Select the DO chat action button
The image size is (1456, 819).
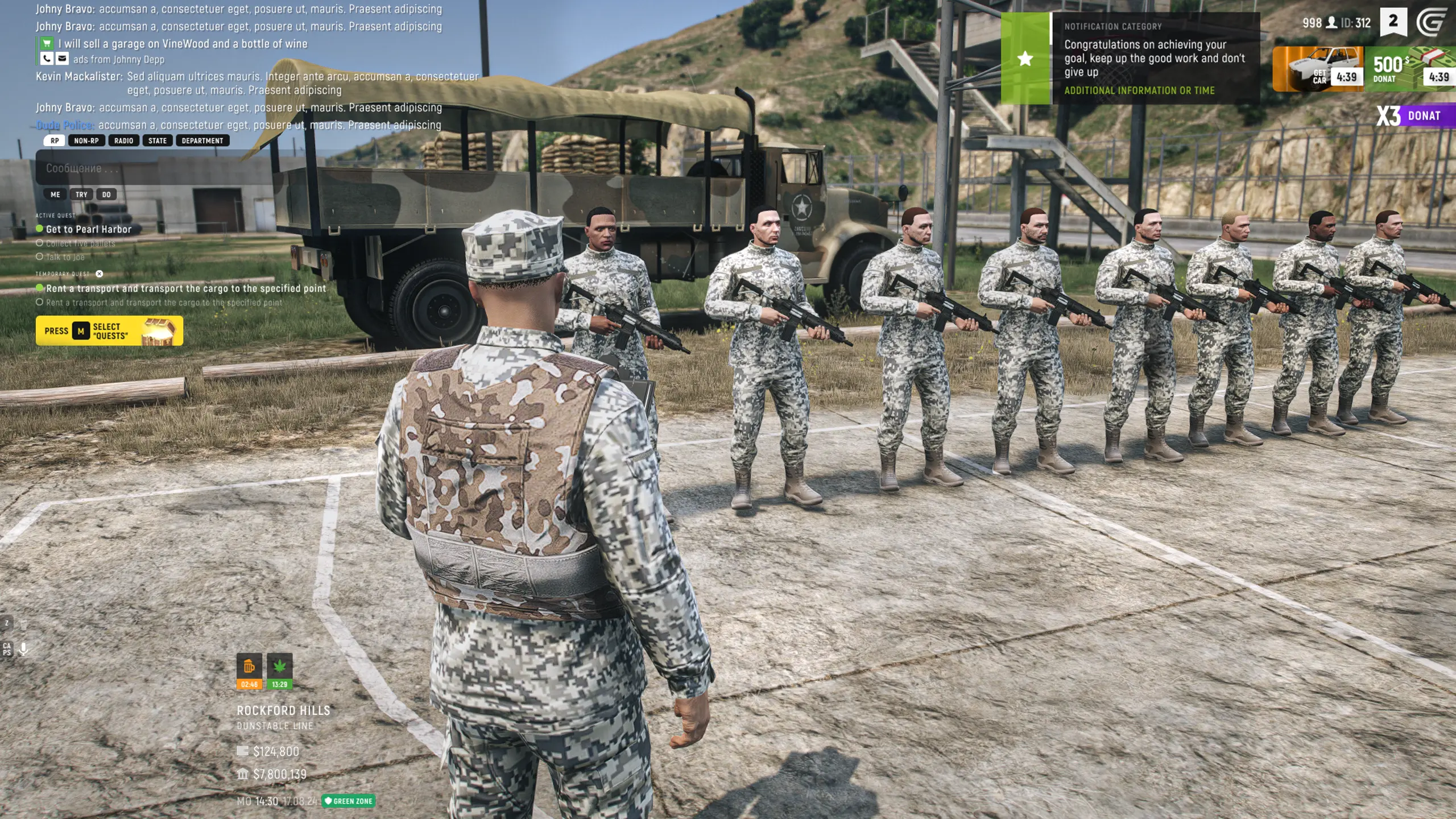tap(106, 195)
